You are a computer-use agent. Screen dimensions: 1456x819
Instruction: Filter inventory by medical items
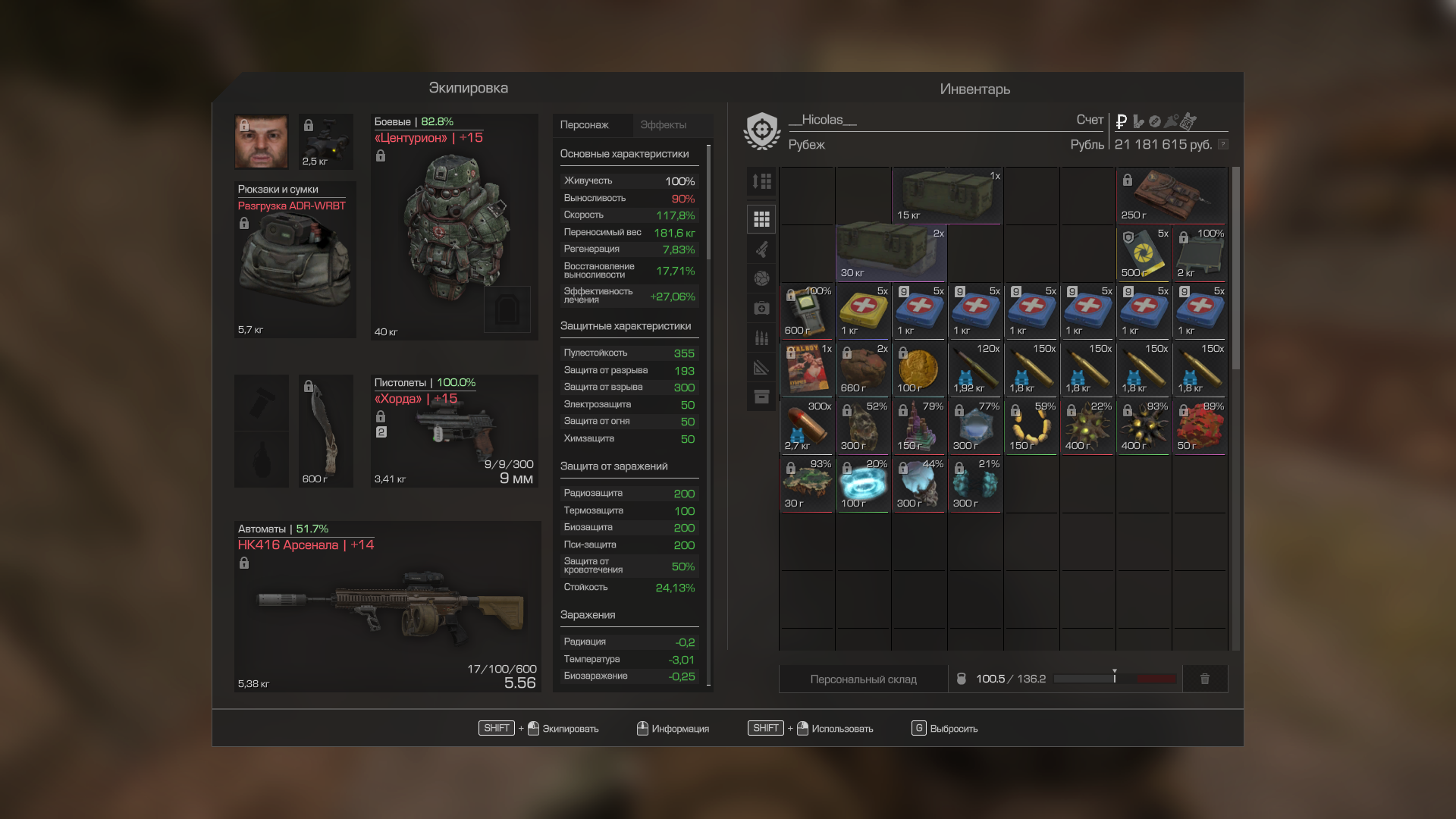tap(761, 308)
